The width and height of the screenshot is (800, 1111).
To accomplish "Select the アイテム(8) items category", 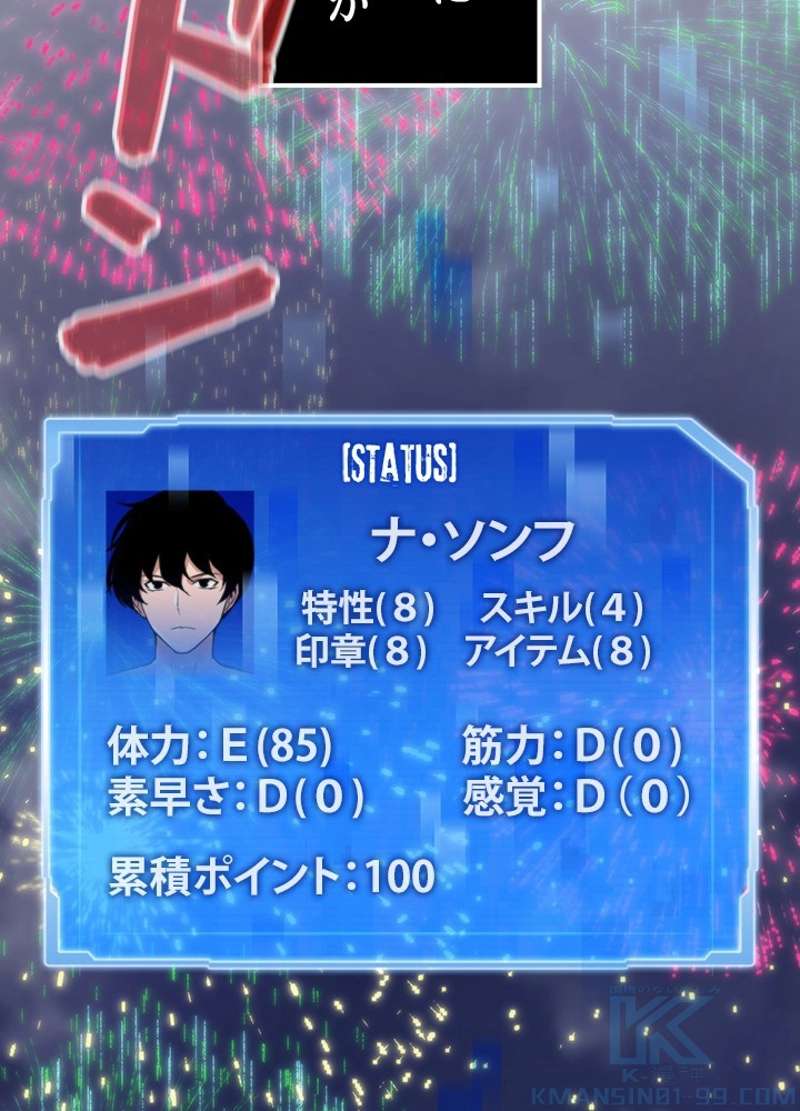I will click(x=557, y=653).
